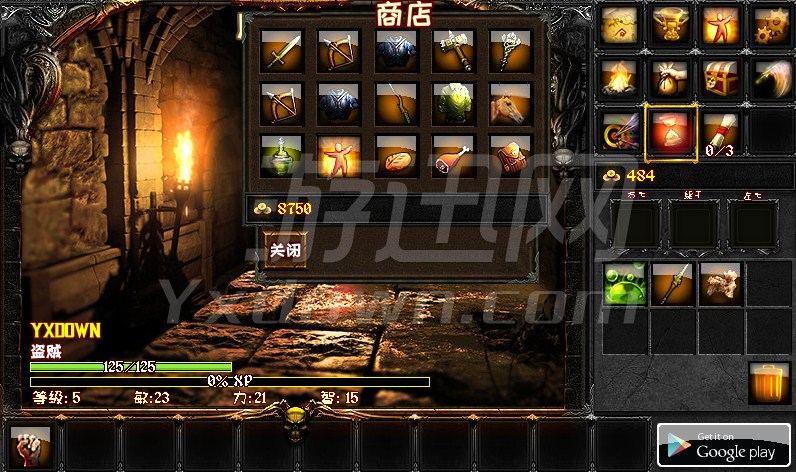Open the Get it on Google Play badge
Viewport: 796px width, 472px height.
[723, 444]
